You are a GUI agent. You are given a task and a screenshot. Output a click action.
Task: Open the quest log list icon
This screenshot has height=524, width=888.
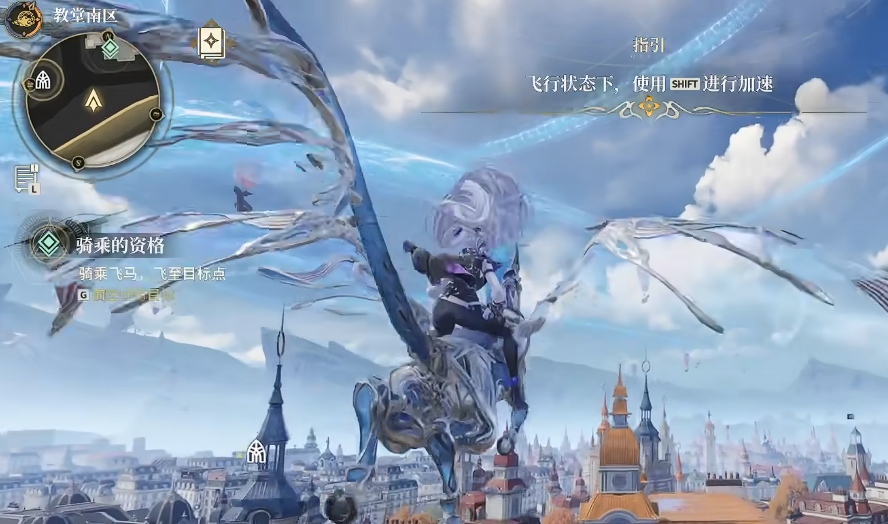pyautogui.click(x=26, y=178)
